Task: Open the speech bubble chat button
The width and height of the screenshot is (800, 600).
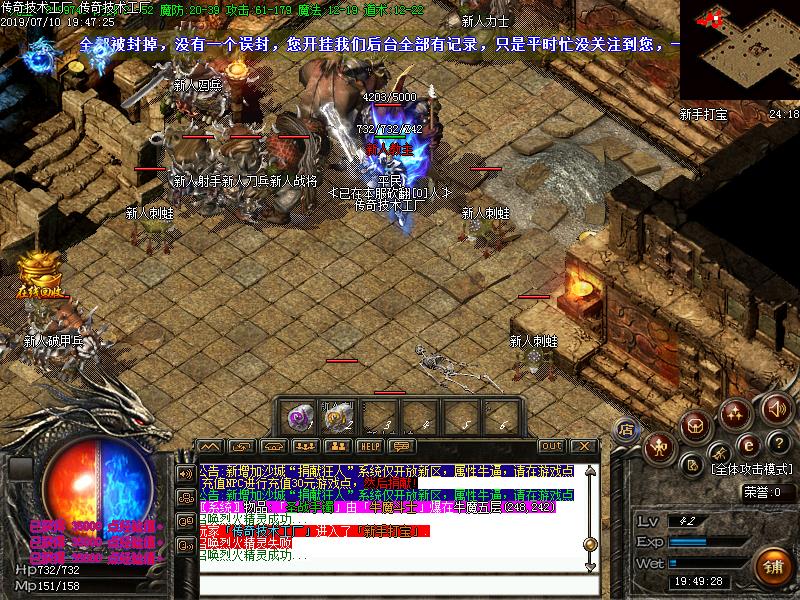Action: 402,446
